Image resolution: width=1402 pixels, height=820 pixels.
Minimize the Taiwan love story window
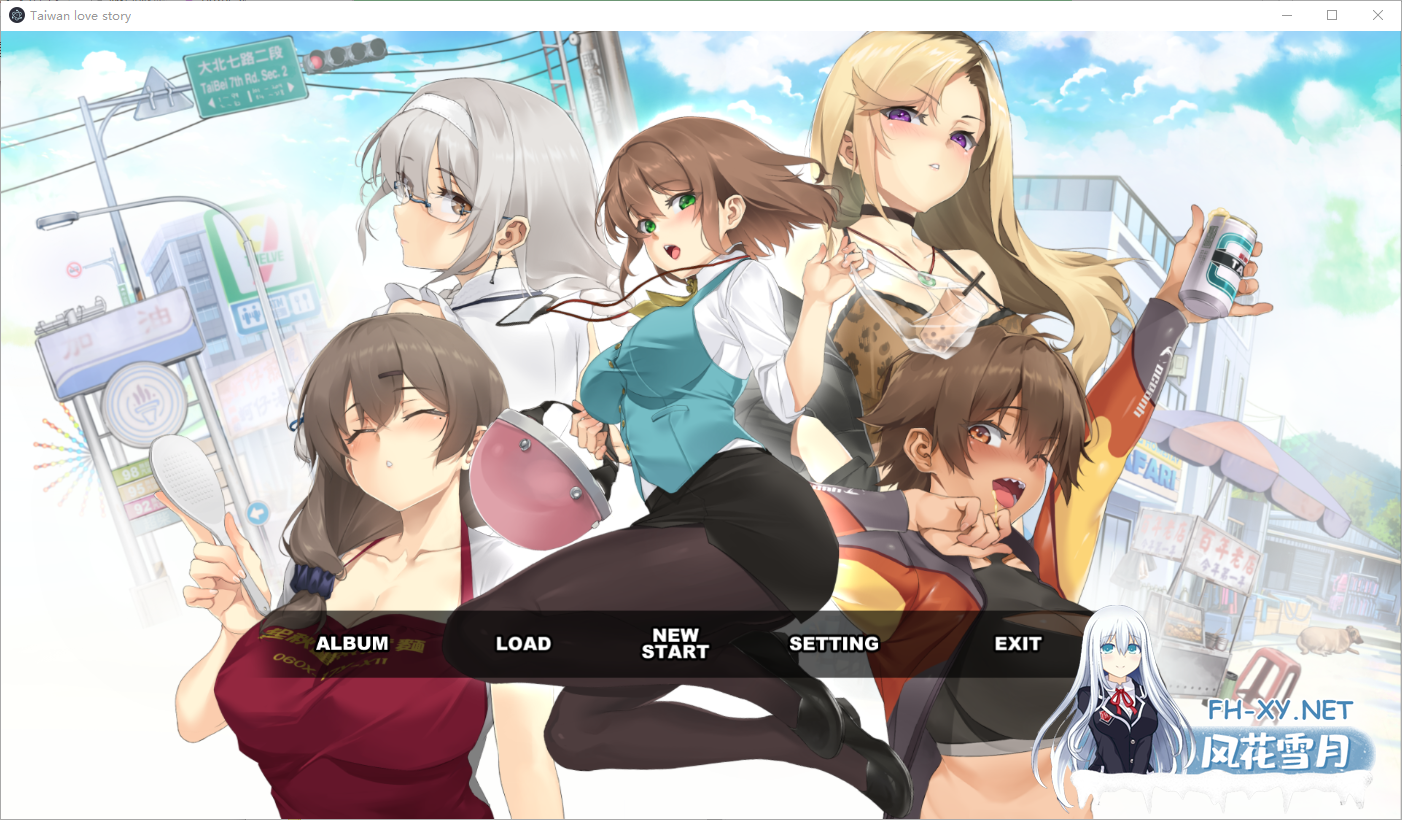pos(1287,15)
